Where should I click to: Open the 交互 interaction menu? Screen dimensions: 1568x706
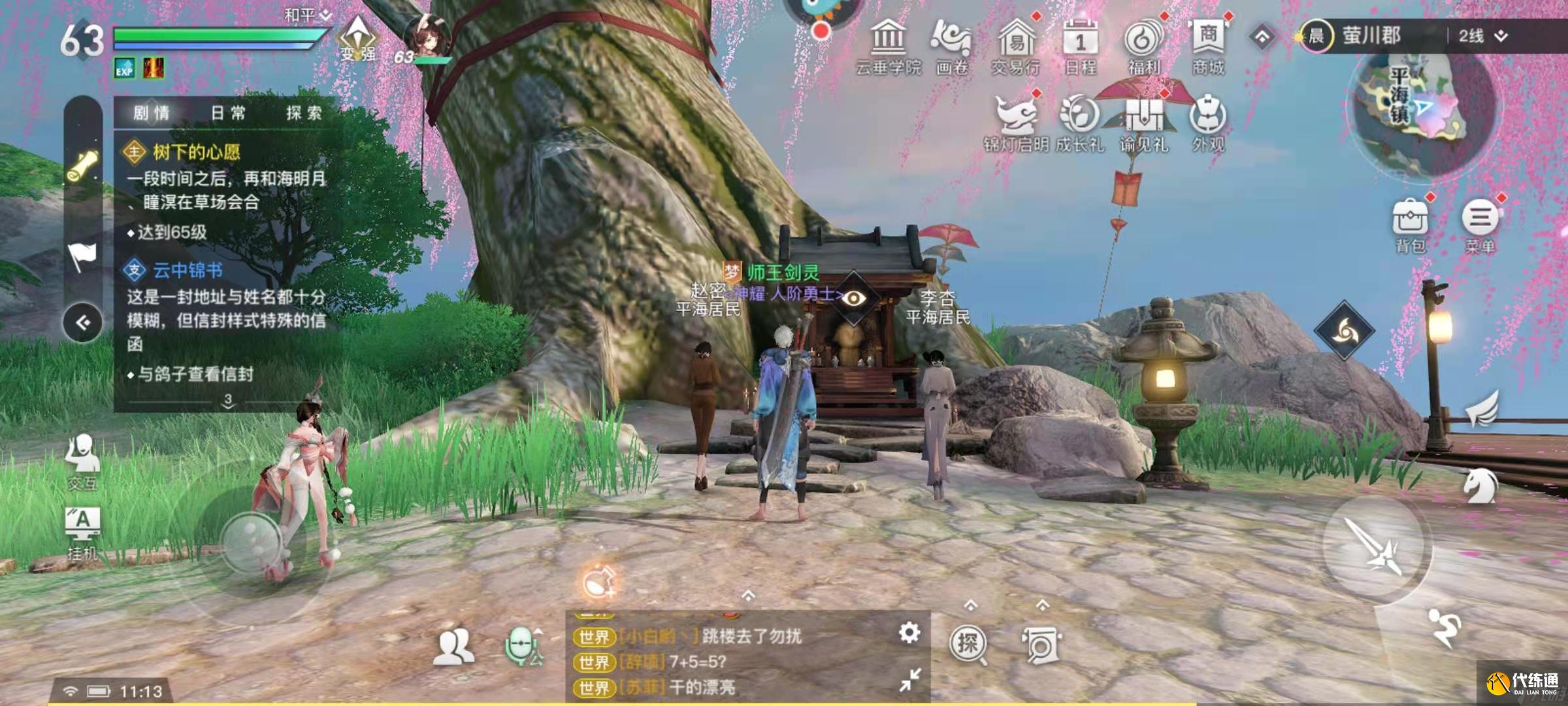(82, 461)
